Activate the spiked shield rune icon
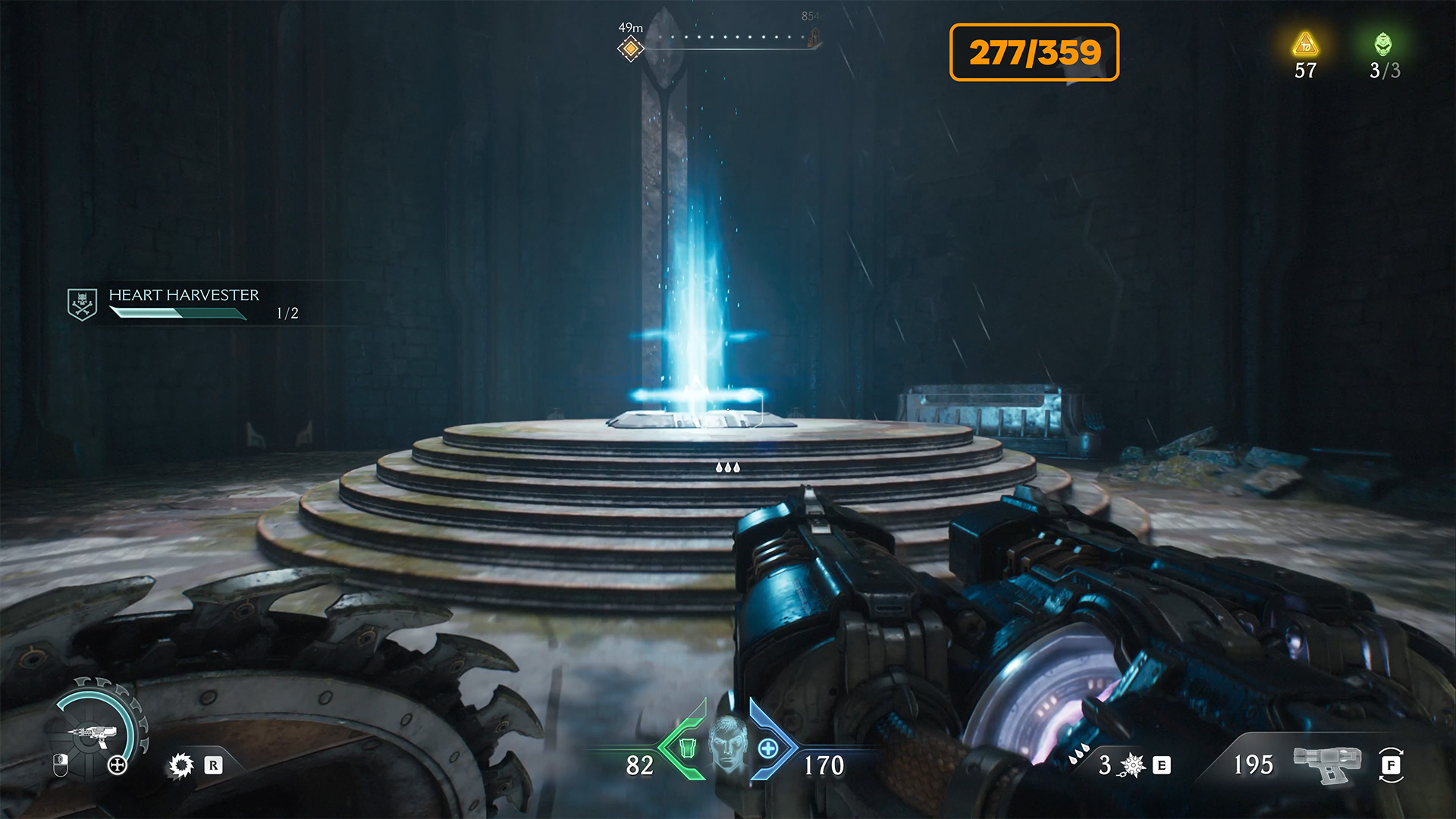The image size is (1456, 819). coord(1132,765)
